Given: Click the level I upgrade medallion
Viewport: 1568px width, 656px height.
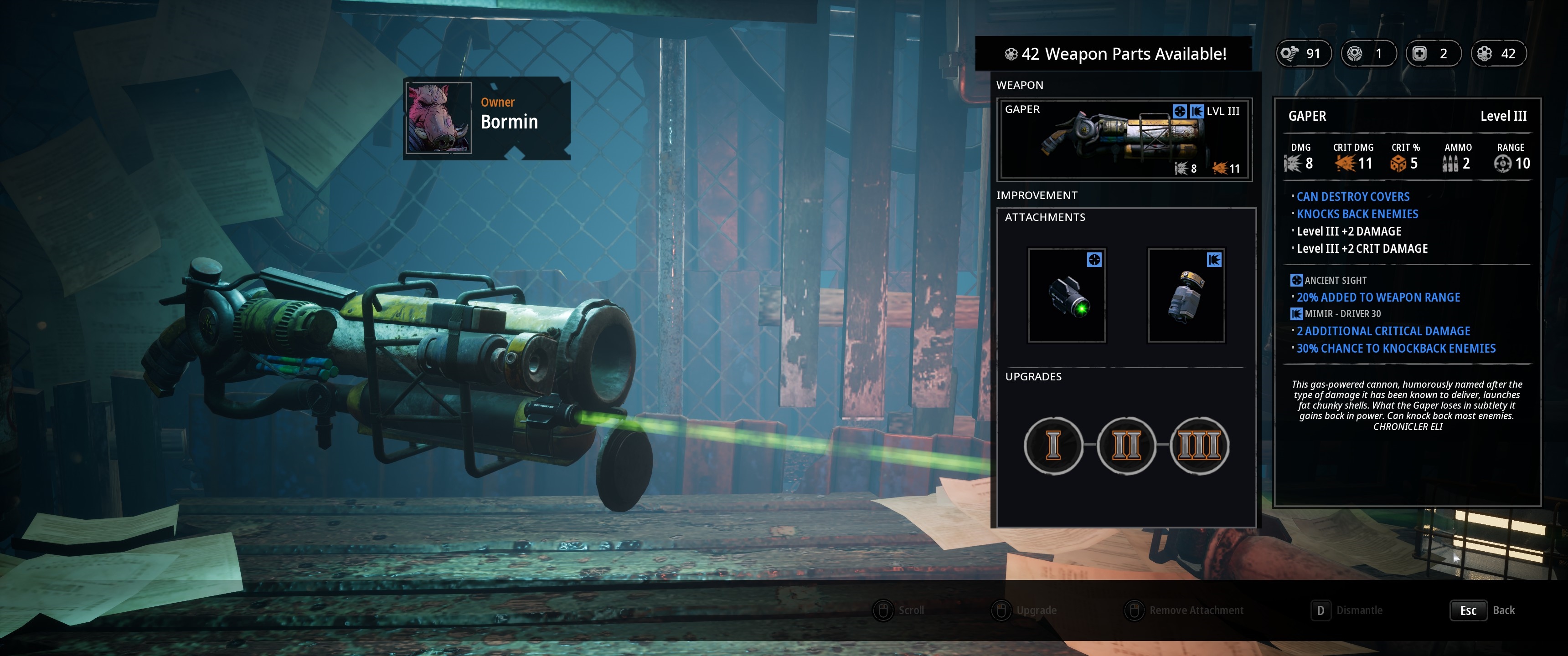Looking at the screenshot, I should [1053, 446].
